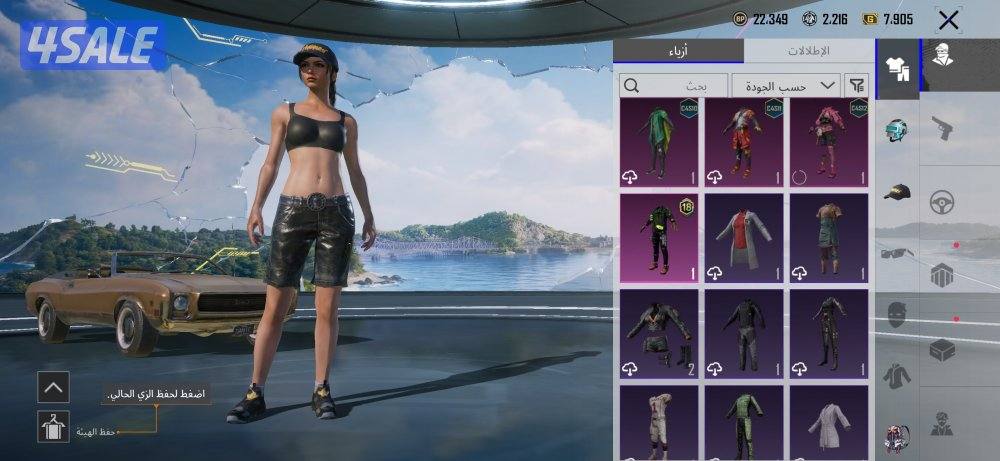Screen dimensions: 1000x461
Task: Choose the black suit with level 16 badge
Action: click(x=659, y=238)
